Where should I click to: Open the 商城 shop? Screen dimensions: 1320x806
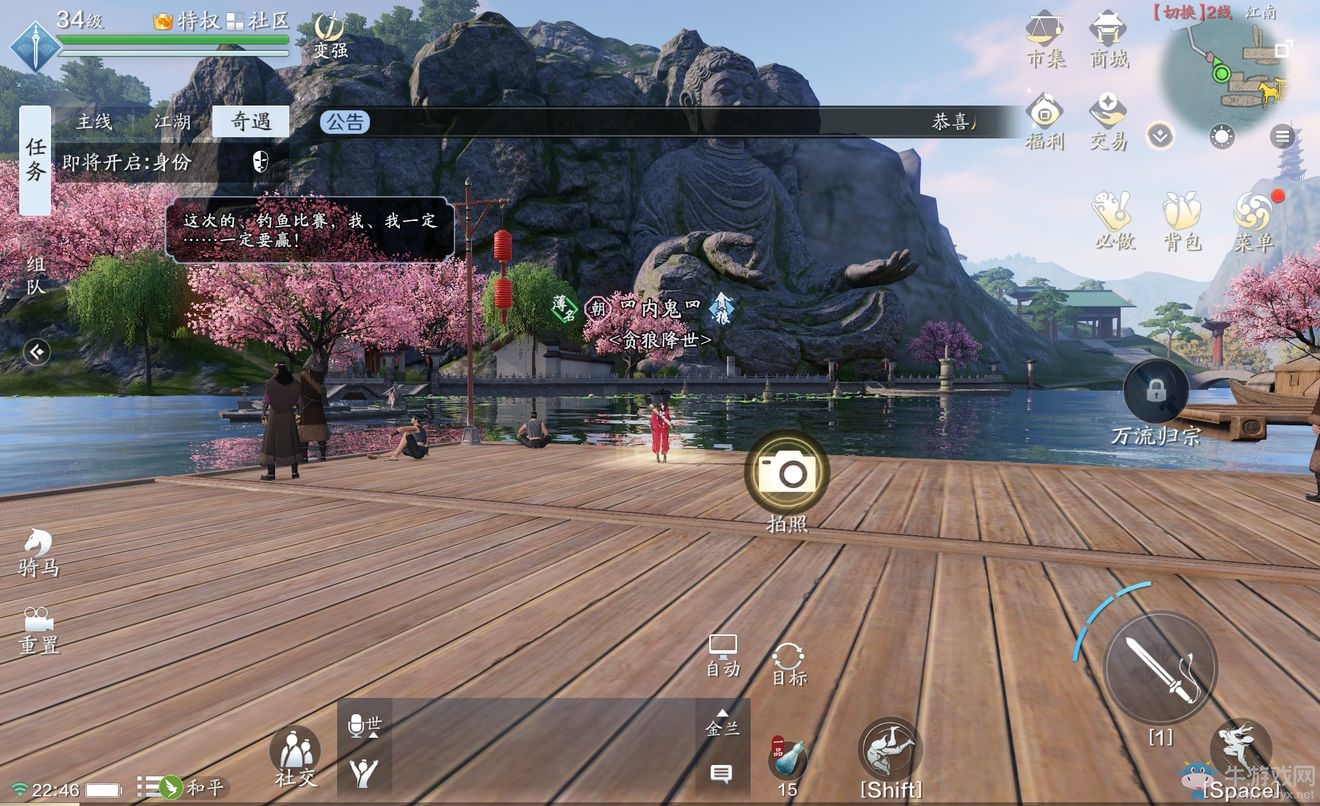tap(1108, 39)
